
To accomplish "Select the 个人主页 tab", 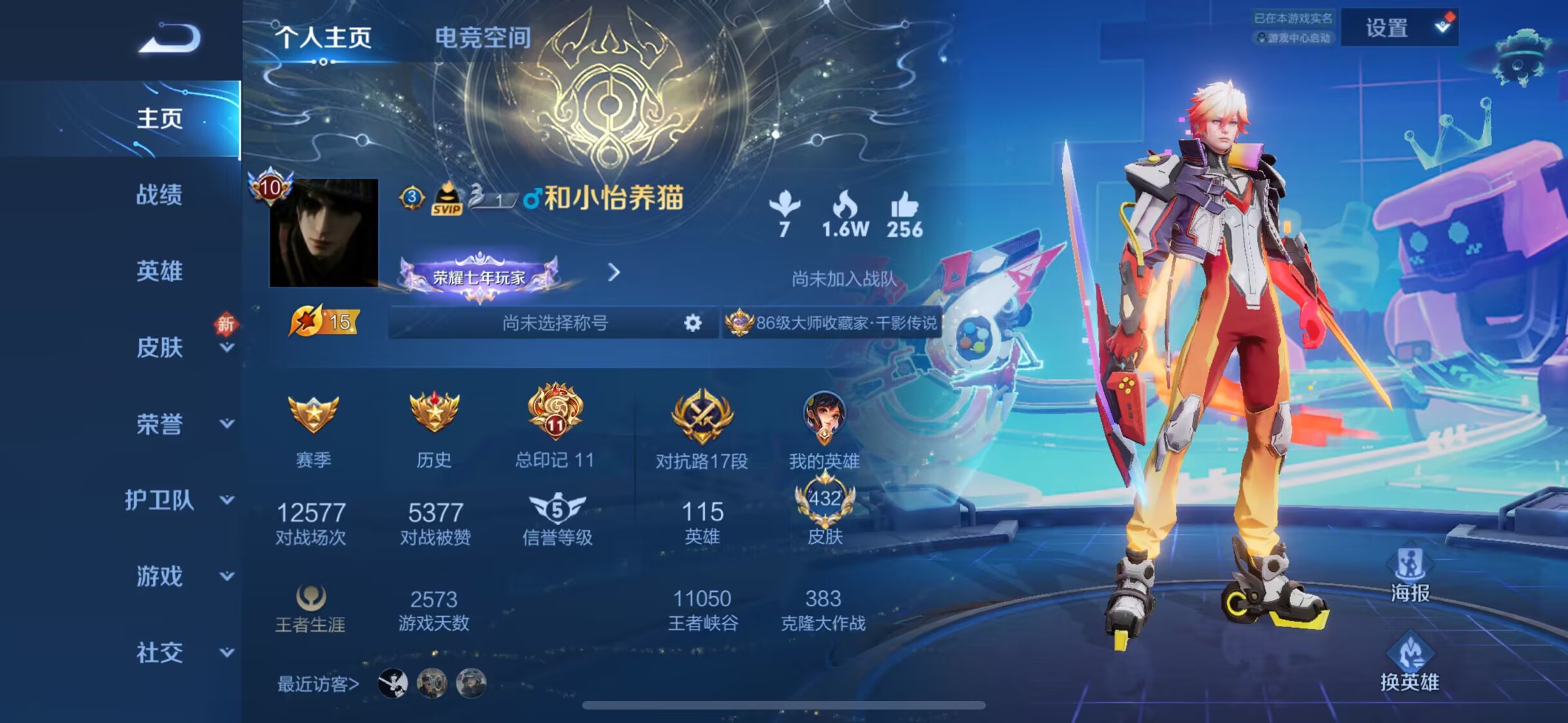I will coord(324,37).
